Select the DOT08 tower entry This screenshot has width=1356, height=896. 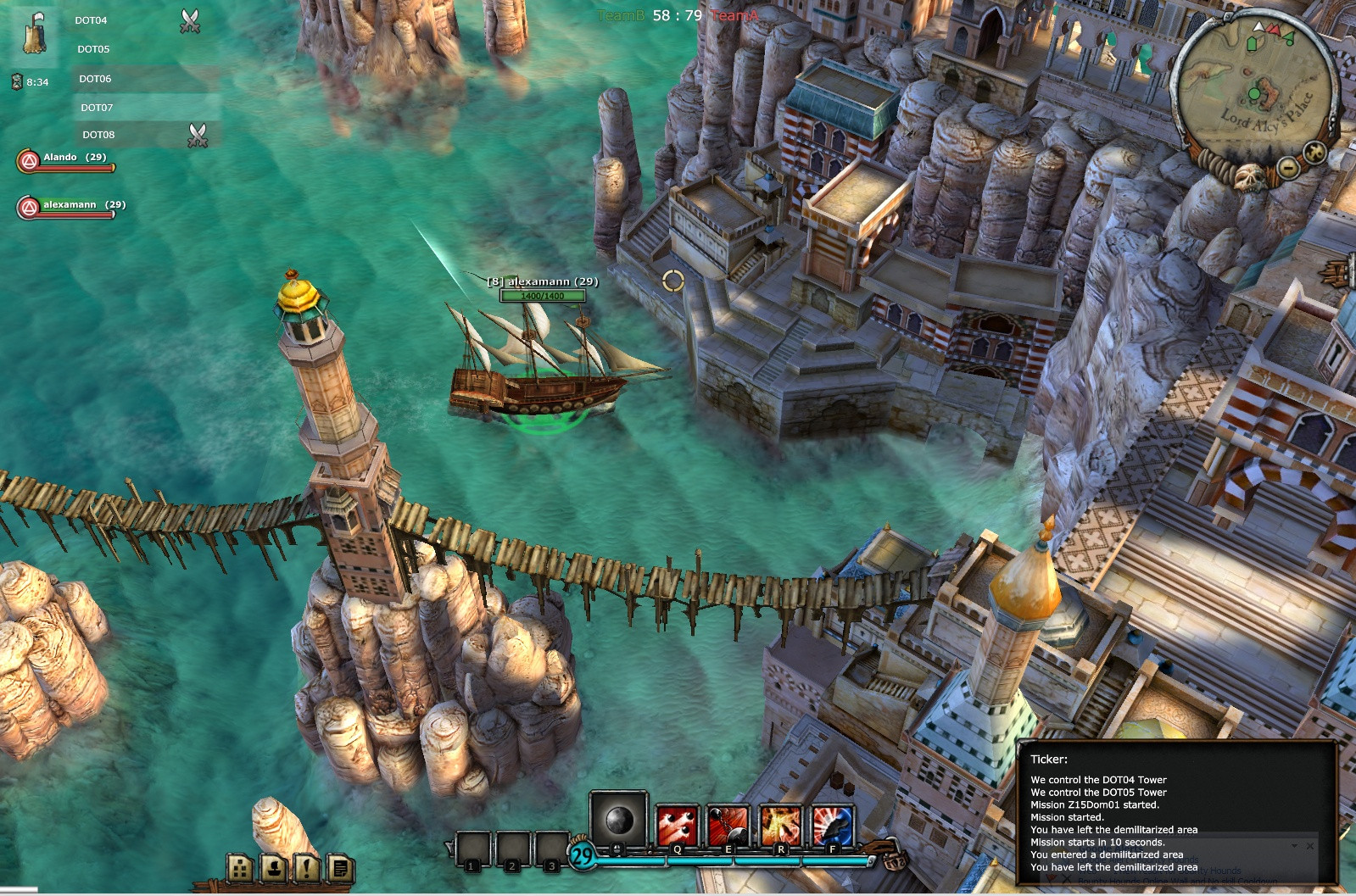coord(98,135)
